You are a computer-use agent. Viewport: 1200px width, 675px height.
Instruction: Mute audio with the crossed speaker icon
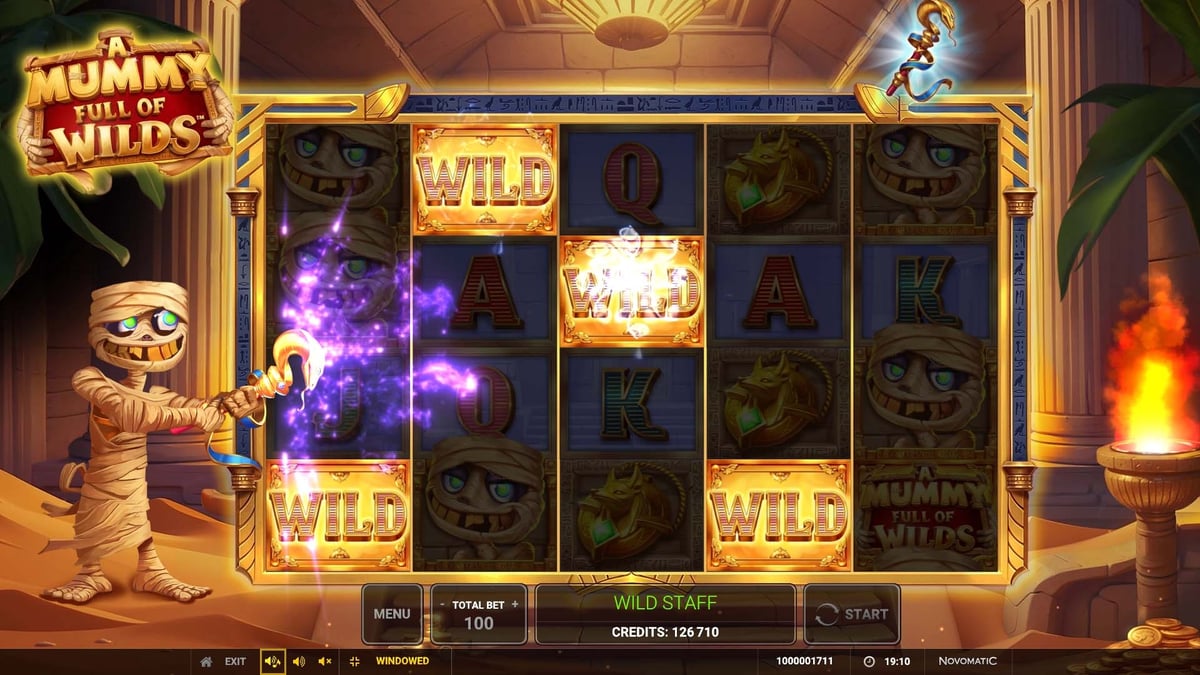324,661
